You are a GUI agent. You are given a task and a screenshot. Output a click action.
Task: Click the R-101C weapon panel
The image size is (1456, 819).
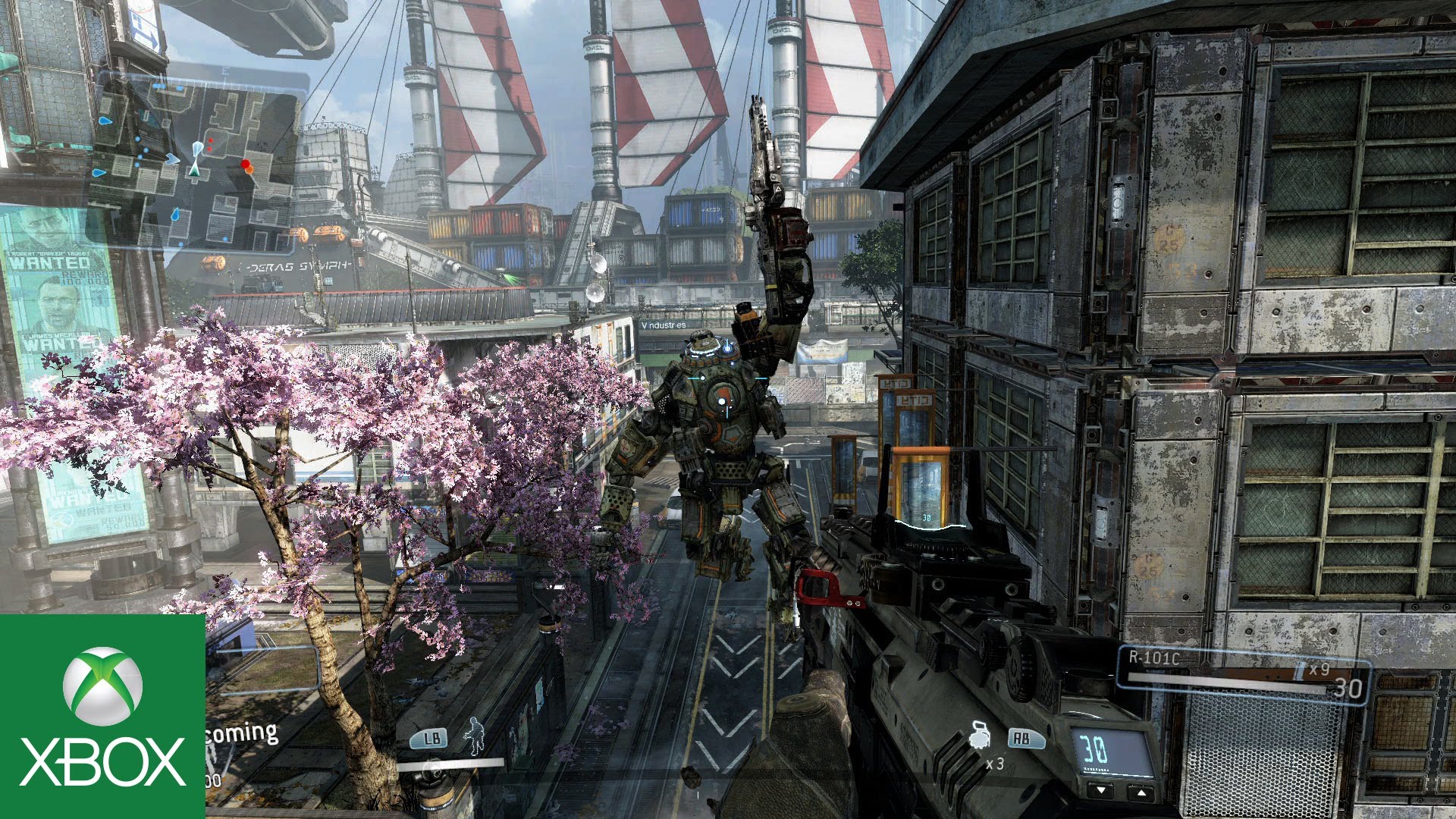pyautogui.click(x=1244, y=674)
